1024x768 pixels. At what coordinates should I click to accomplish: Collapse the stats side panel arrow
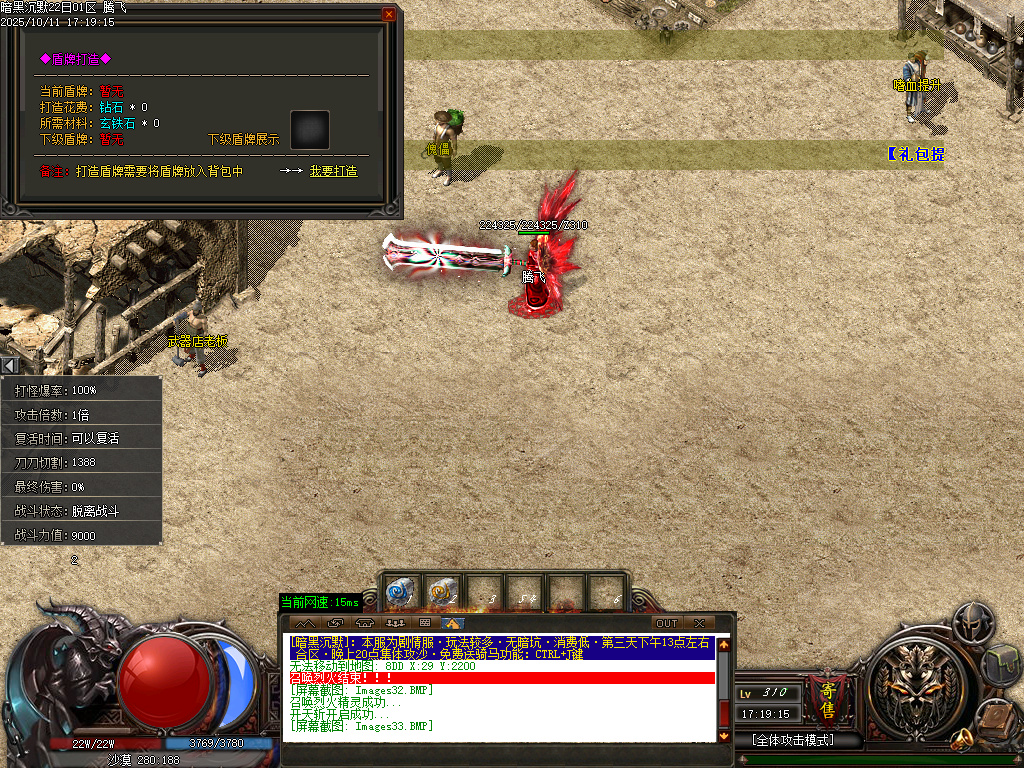pyautogui.click(x=9, y=366)
